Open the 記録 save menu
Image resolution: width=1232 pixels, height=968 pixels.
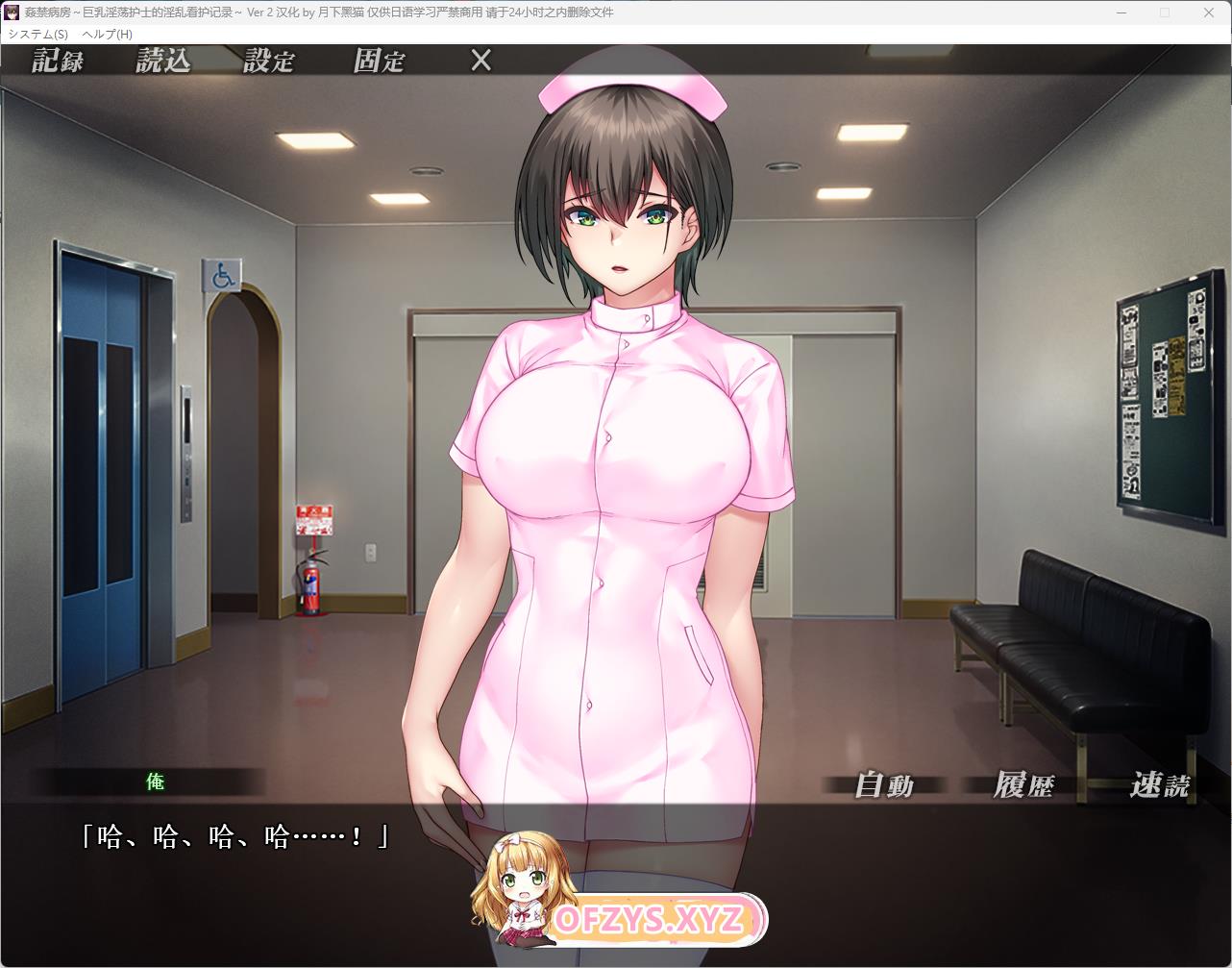point(58,61)
